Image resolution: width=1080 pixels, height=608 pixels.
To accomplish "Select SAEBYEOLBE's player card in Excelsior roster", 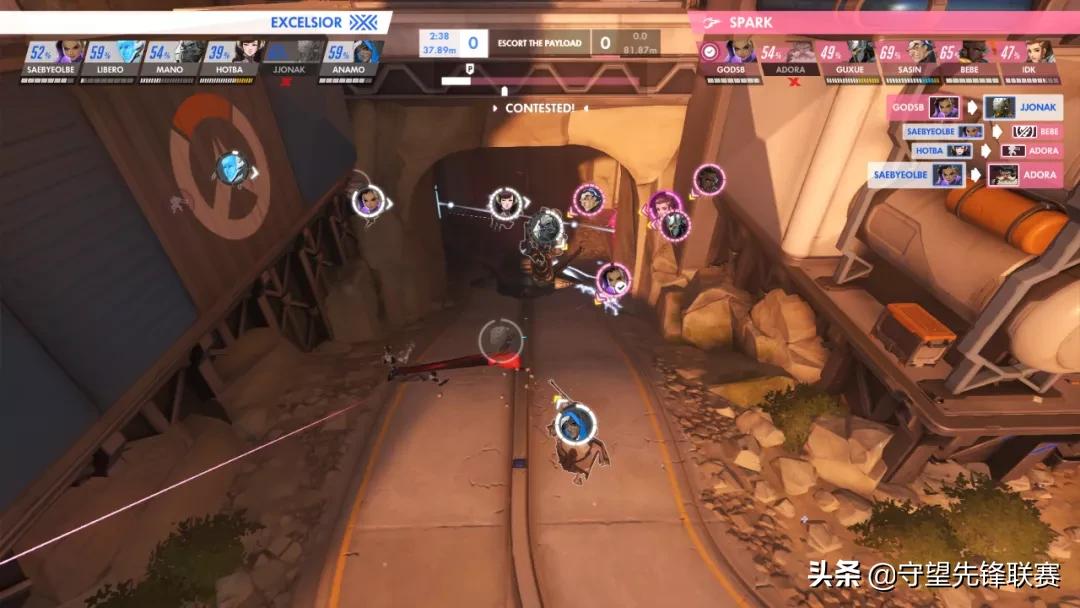I will [x=54, y=59].
